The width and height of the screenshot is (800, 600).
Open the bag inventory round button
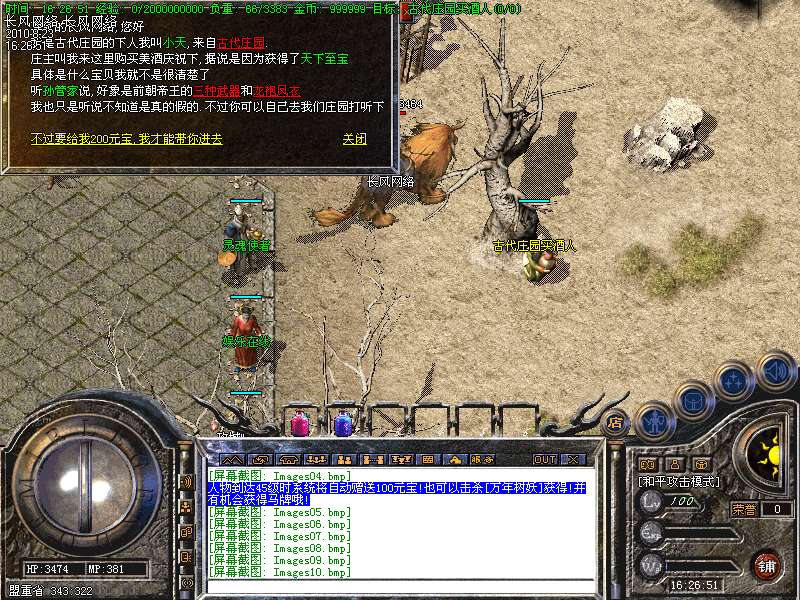point(693,402)
